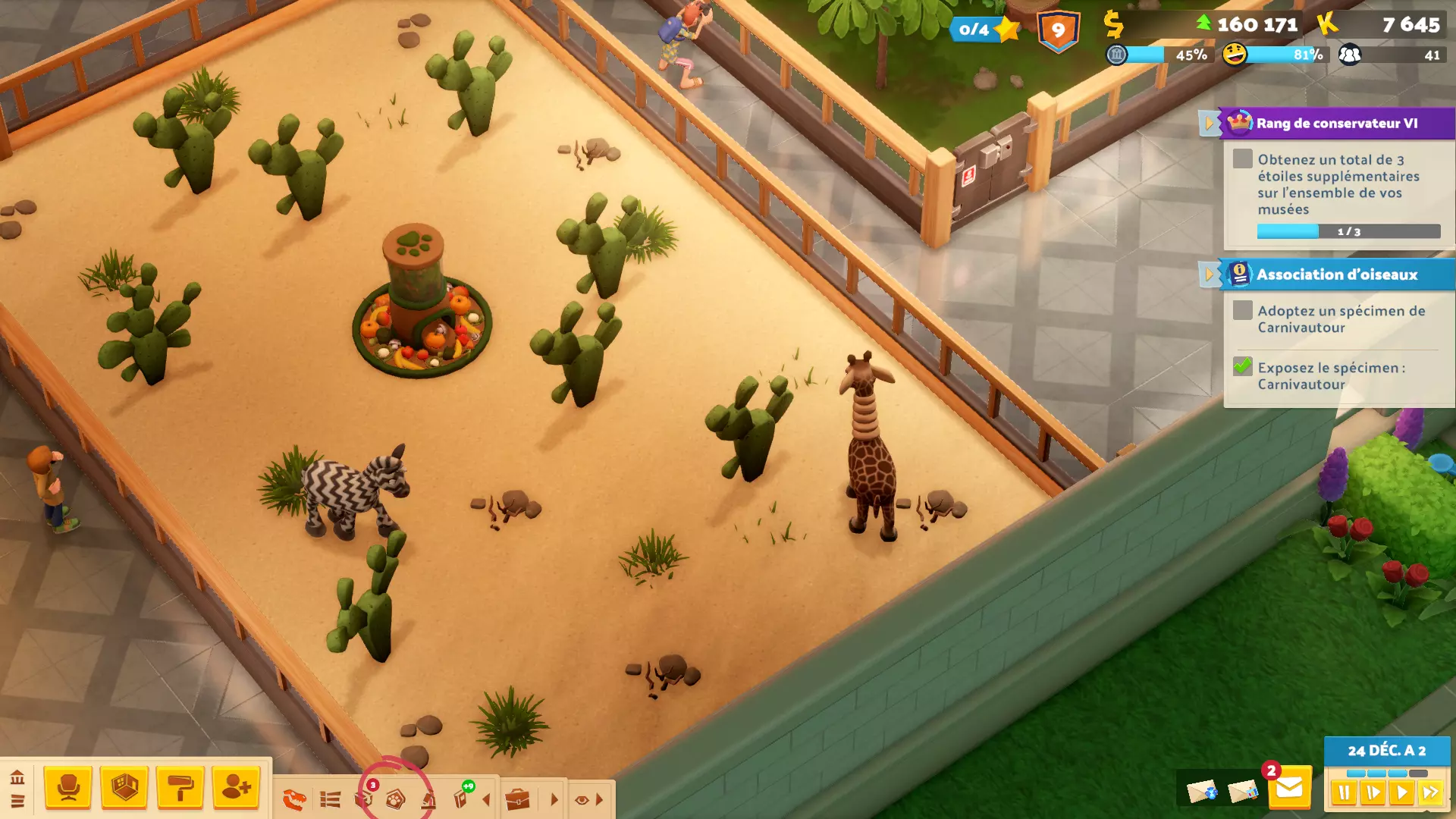Open the paw print habitat icon

pyautogui.click(x=395, y=799)
